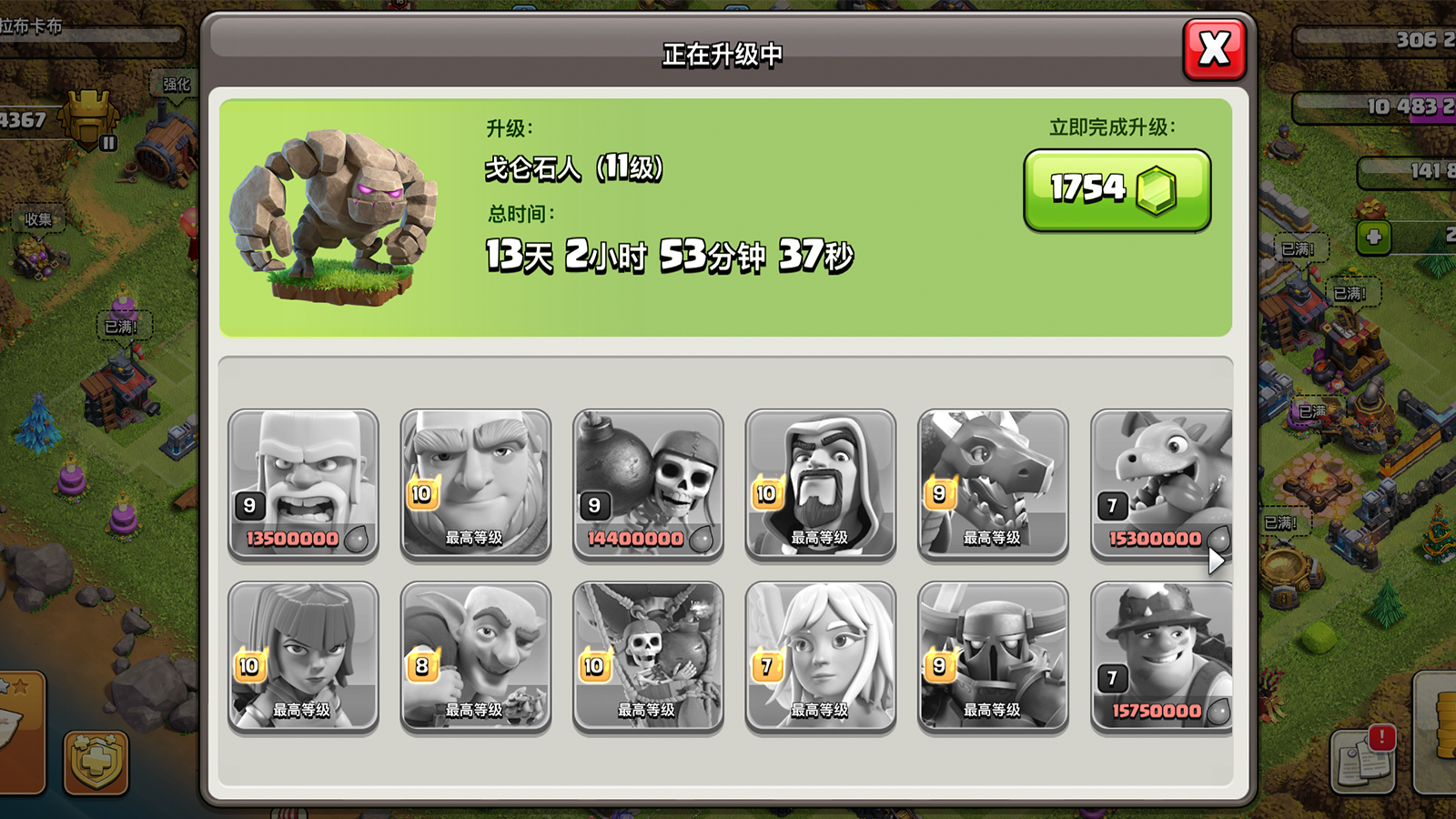Select the Balloon troop tile
The width and height of the screenshot is (1456, 819).
[x=648, y=656]
